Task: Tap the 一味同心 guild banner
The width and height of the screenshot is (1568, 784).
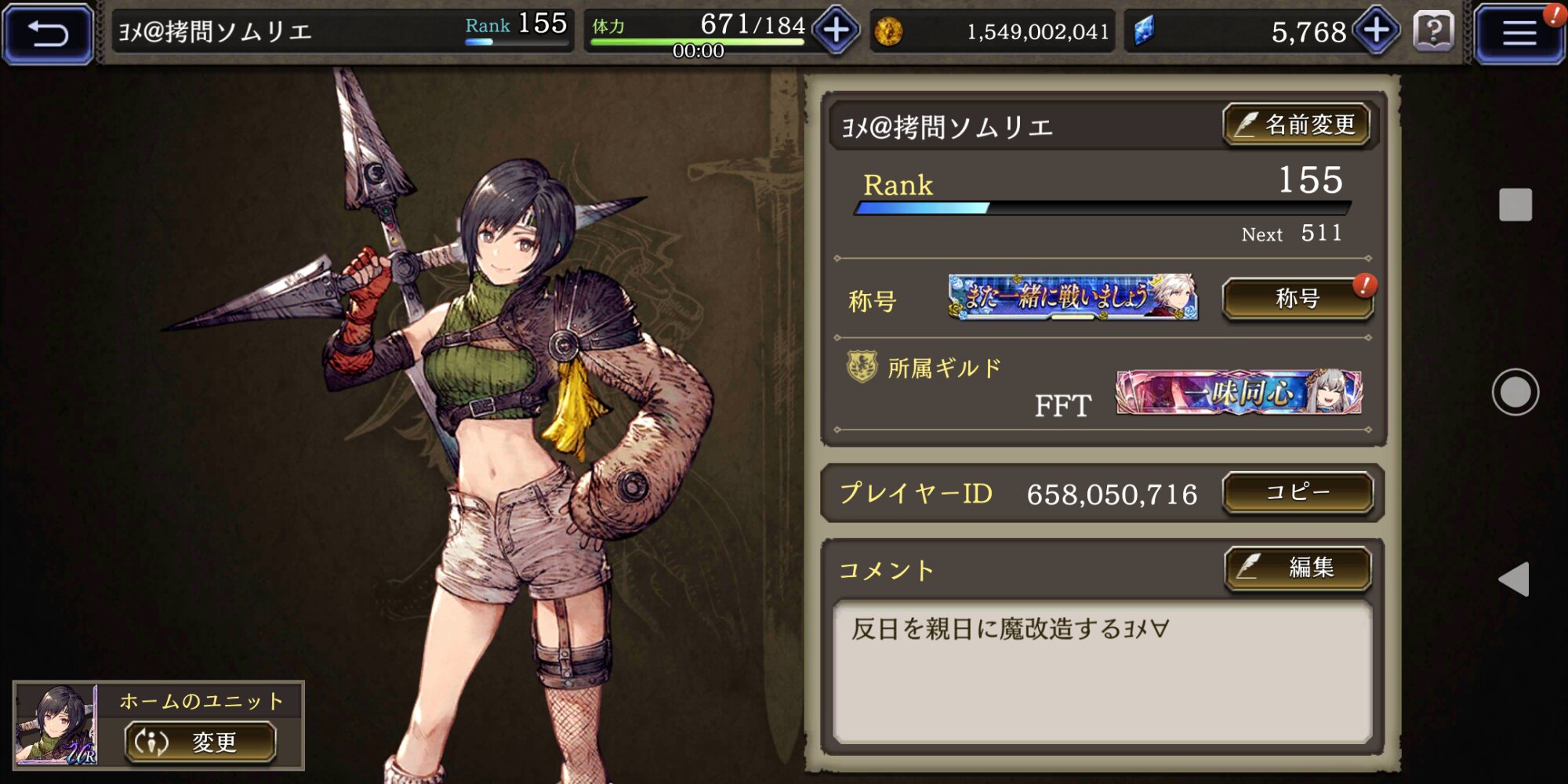Action: click(x=1238, y=392)
